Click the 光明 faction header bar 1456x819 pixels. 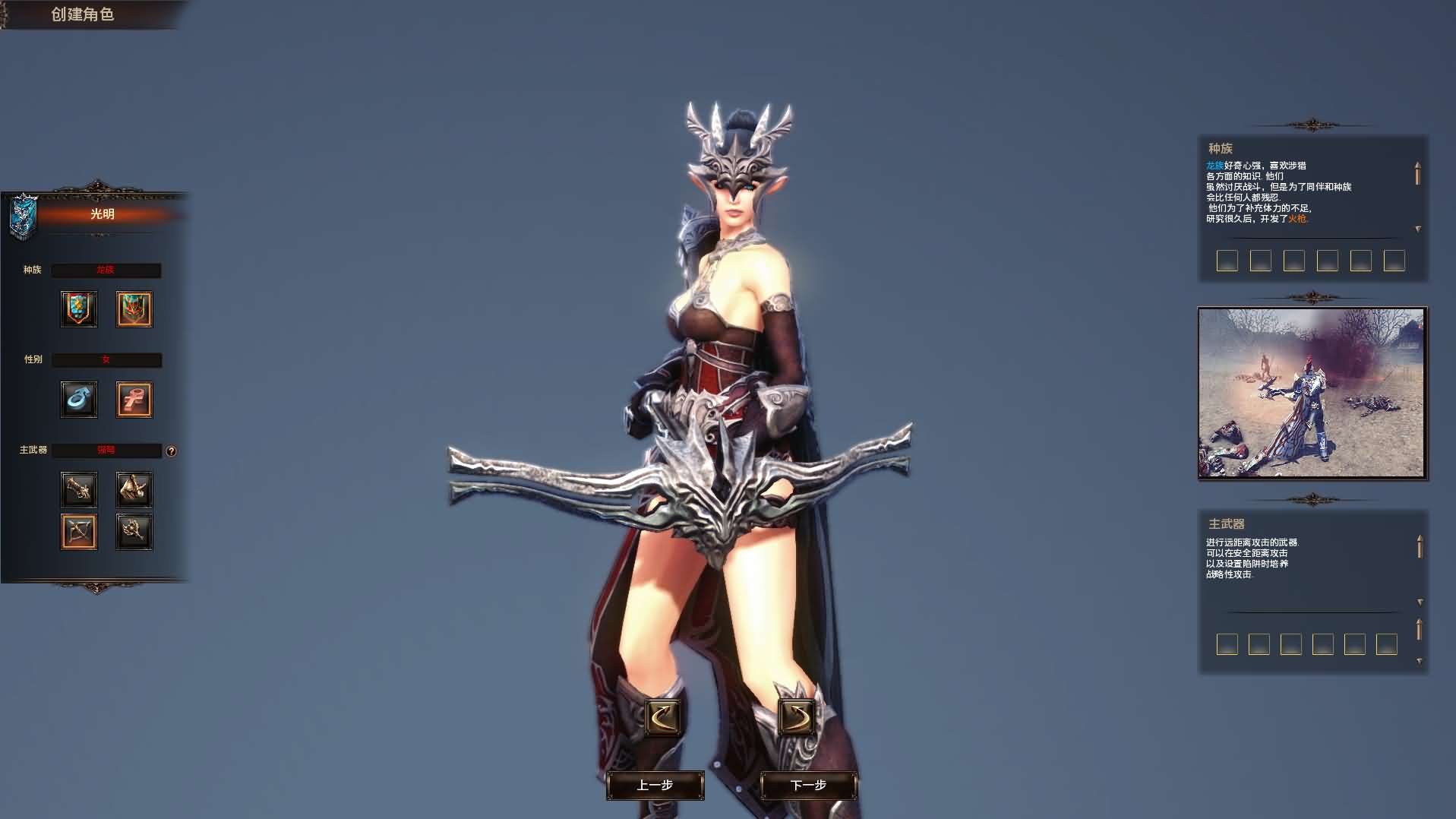106,215
